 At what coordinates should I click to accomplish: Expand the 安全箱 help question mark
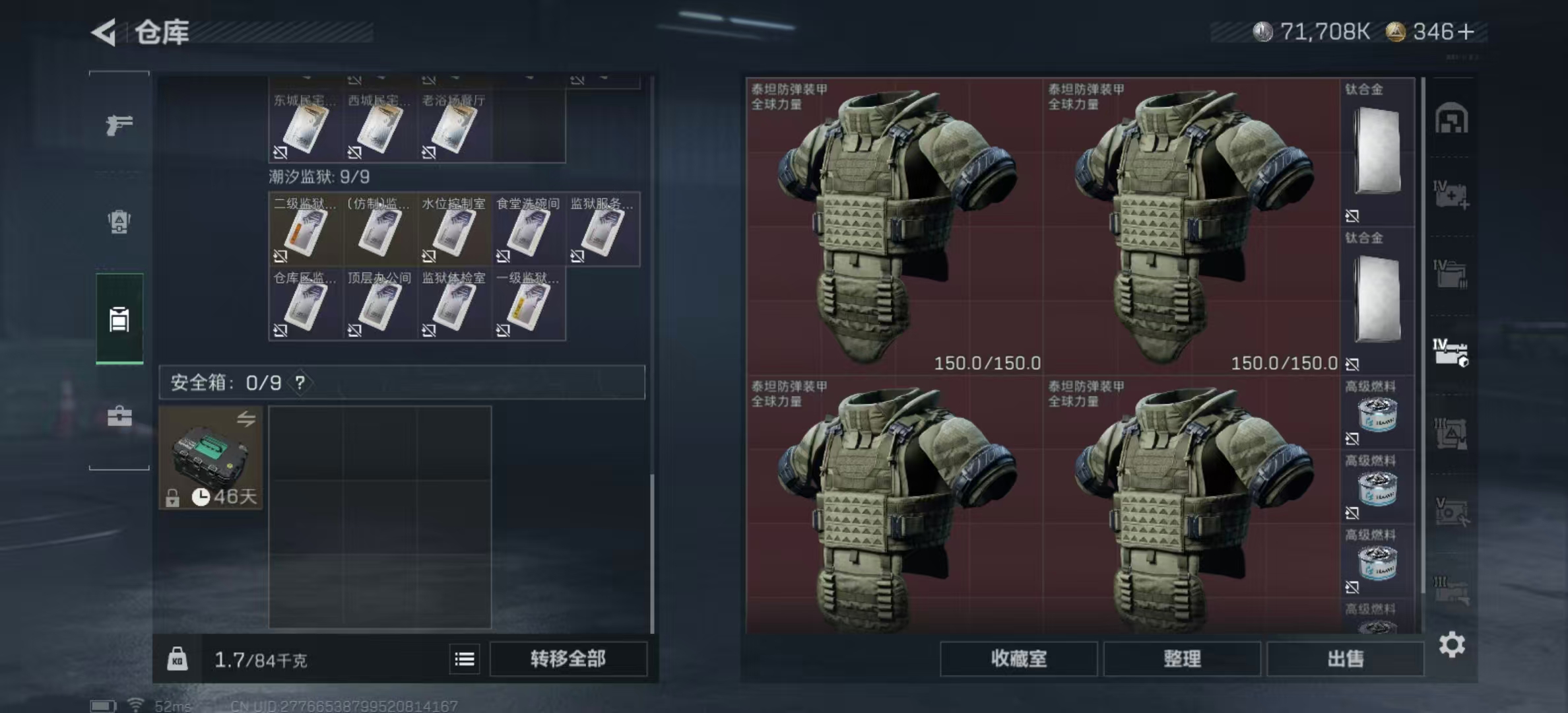[301, 382]
